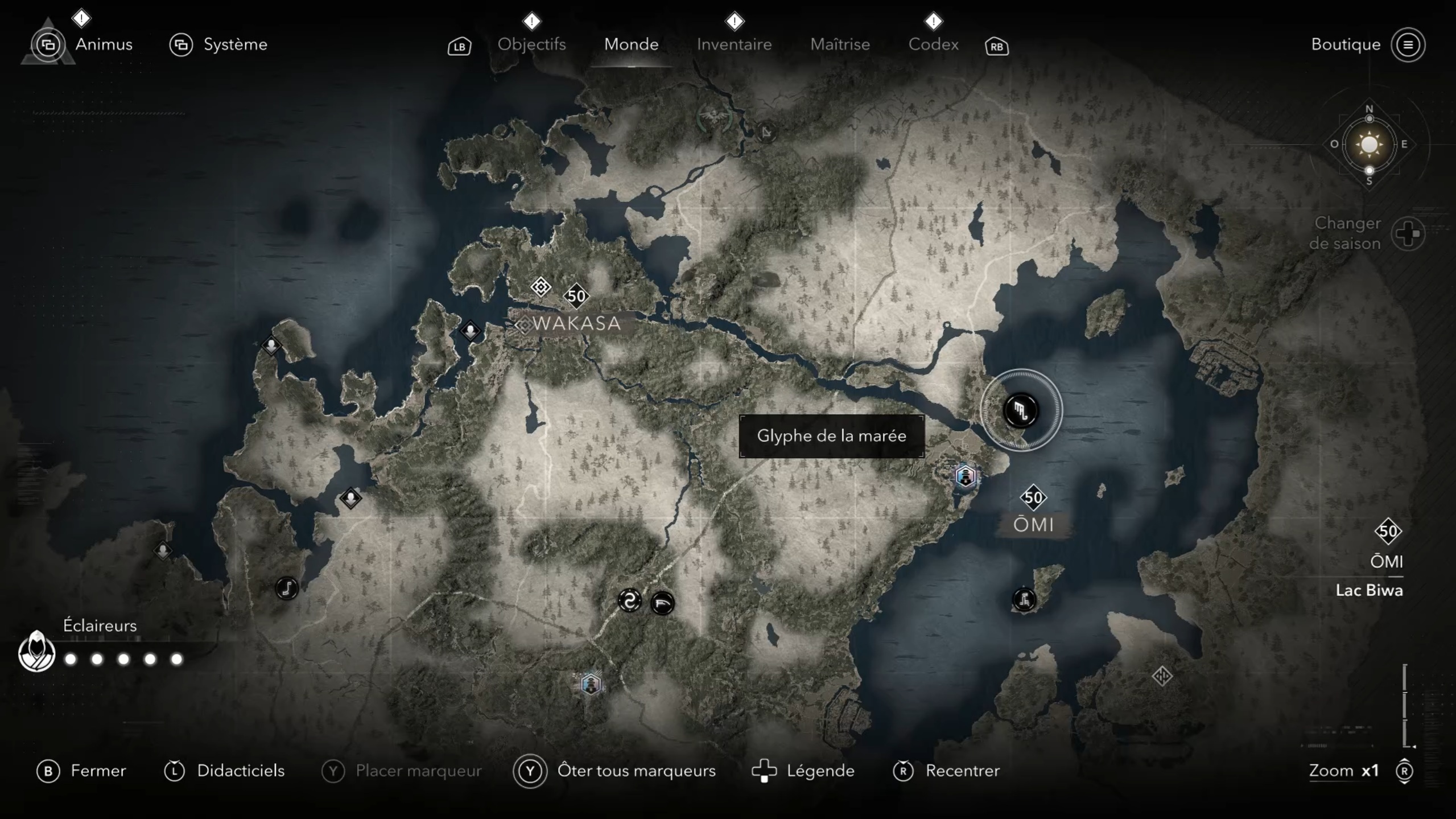Go to the Codex tab
This screenshot has height=819, width=1456.
click(x=933, y=44)
